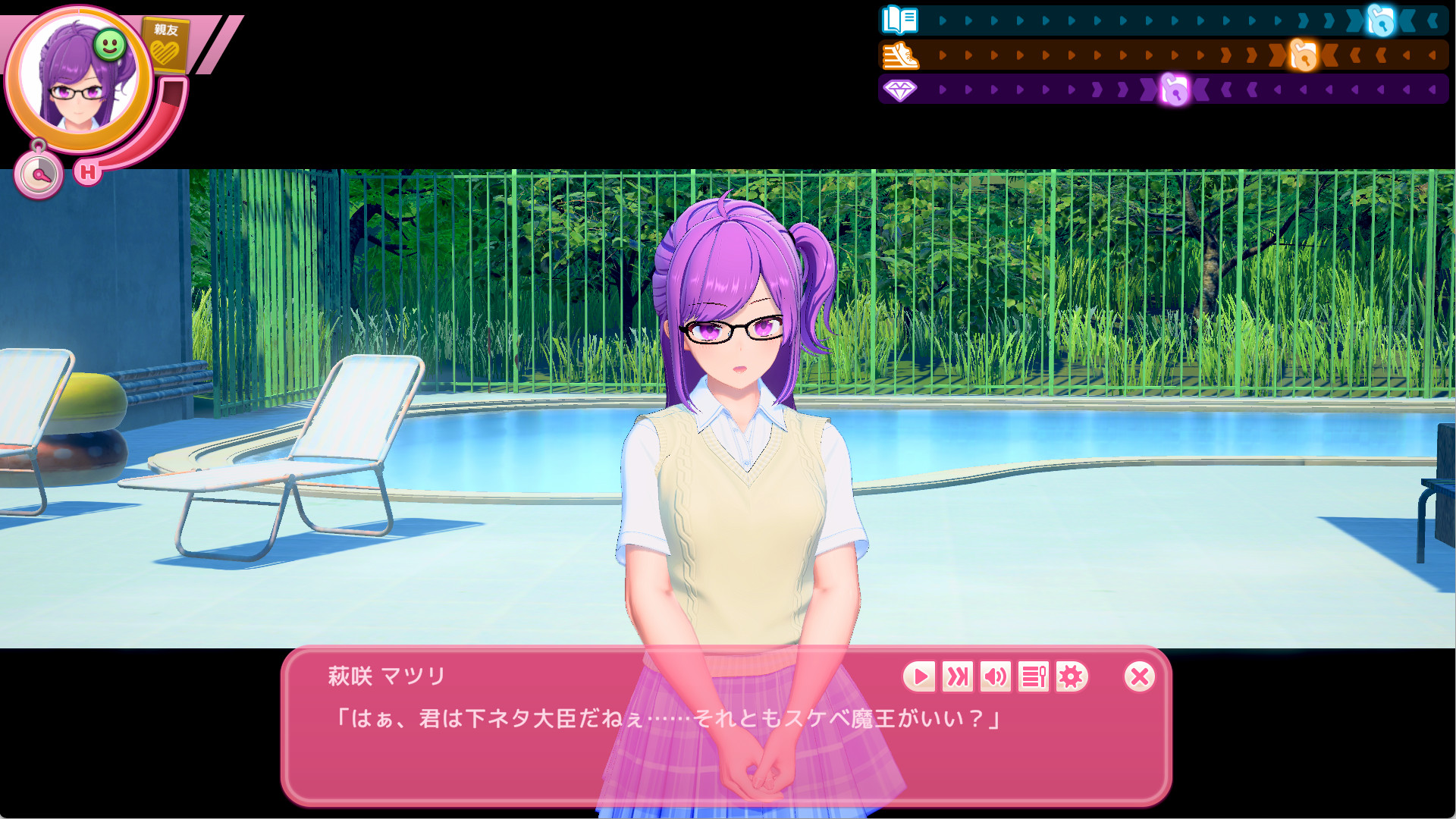Mute the voice with the speaker button

click(x=996, y=678)
